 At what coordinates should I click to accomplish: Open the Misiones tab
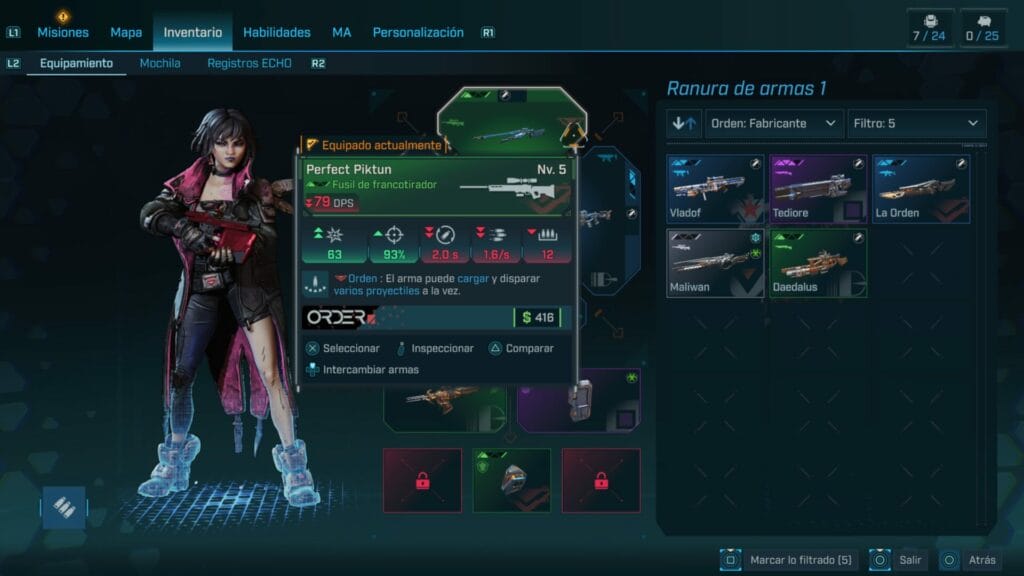coord(62,32)
